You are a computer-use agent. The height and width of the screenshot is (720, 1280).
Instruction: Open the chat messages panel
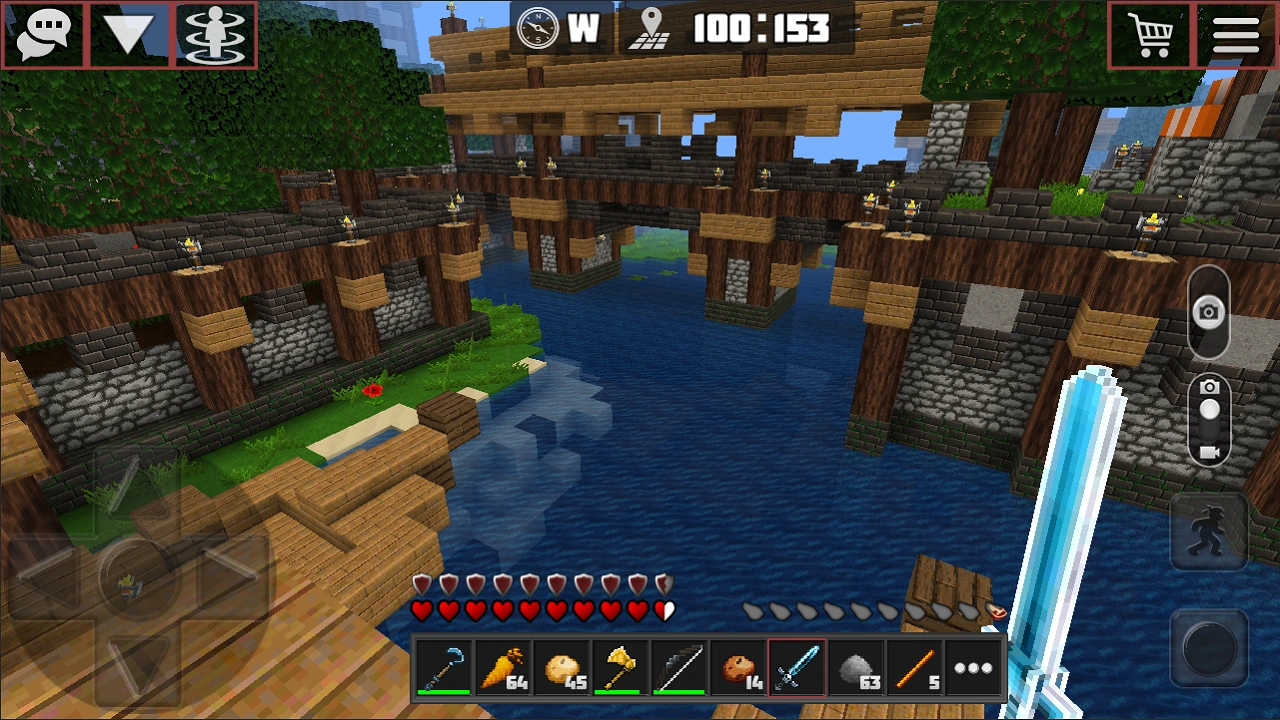click(x=42, y=36)
